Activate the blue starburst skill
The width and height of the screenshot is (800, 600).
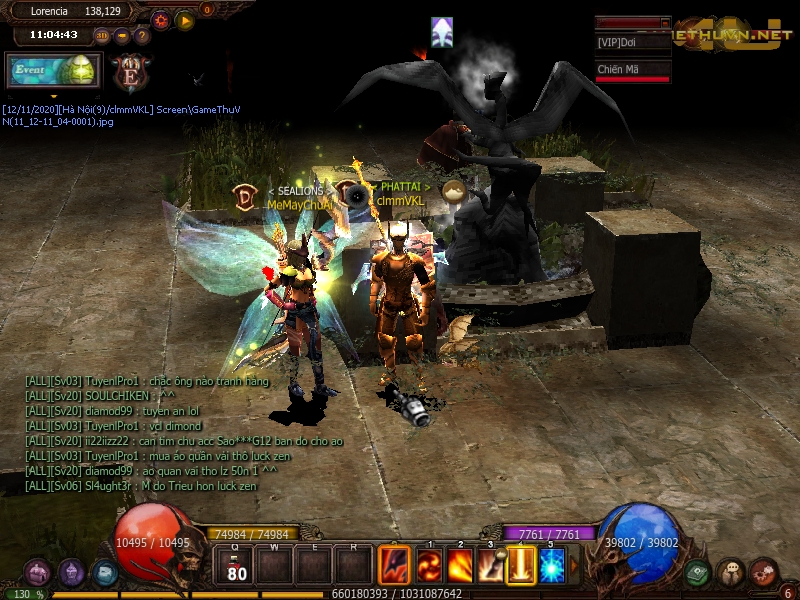point(552,567)
